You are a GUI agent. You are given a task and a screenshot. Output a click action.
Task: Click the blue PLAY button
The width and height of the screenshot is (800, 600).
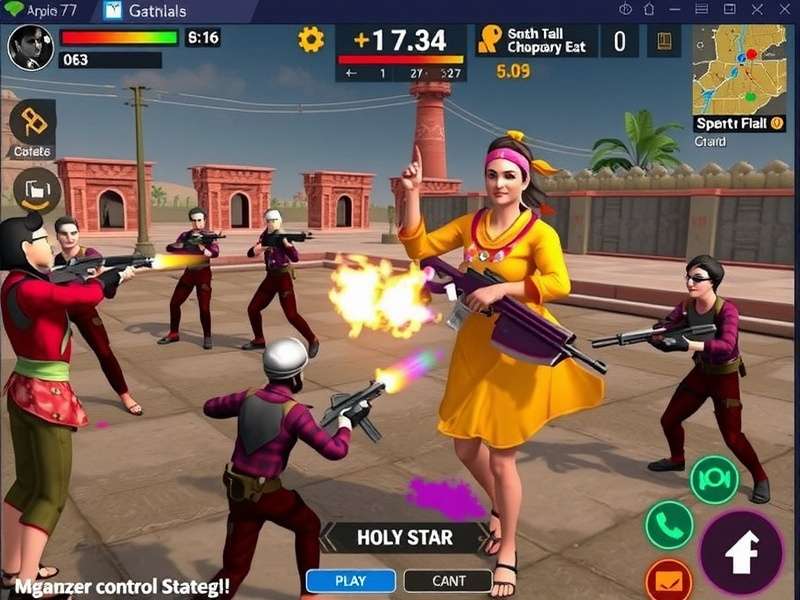350,581
